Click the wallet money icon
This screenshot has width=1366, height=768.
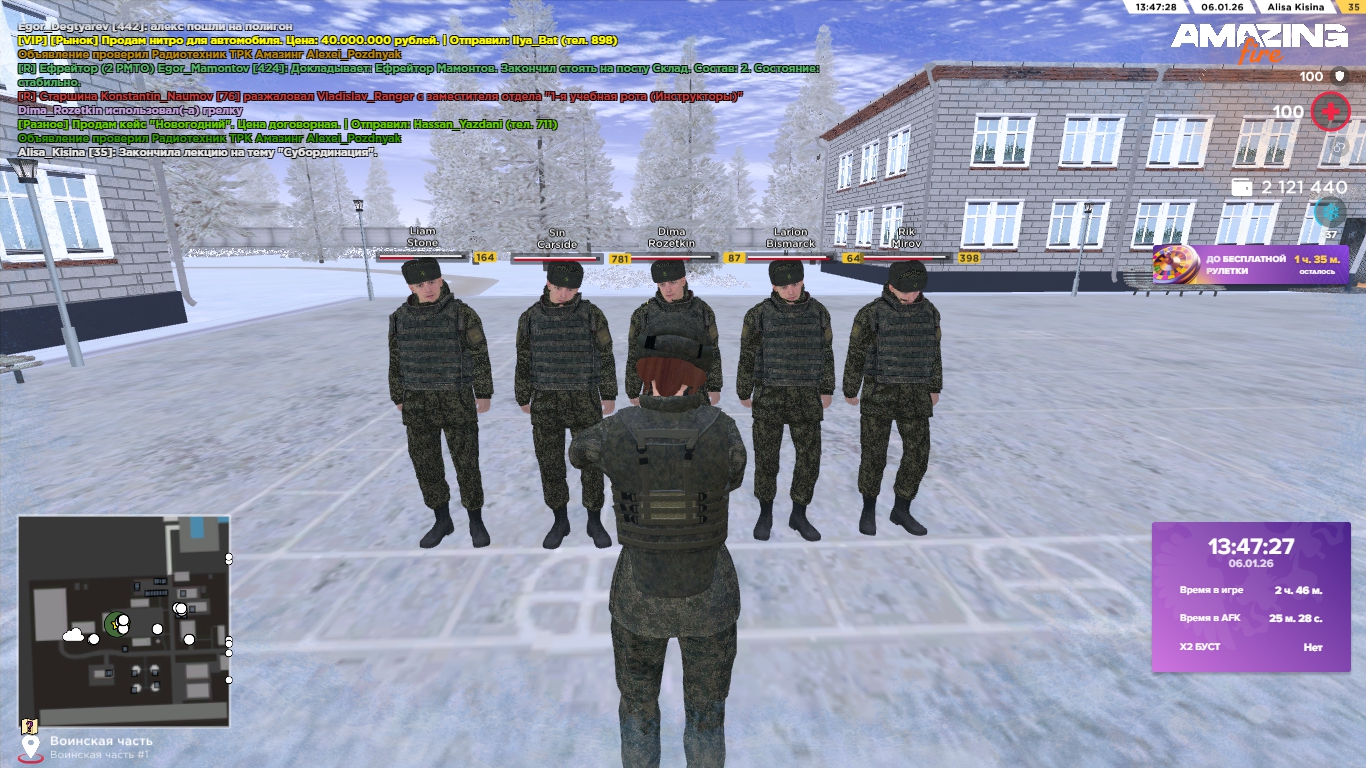1242,187
